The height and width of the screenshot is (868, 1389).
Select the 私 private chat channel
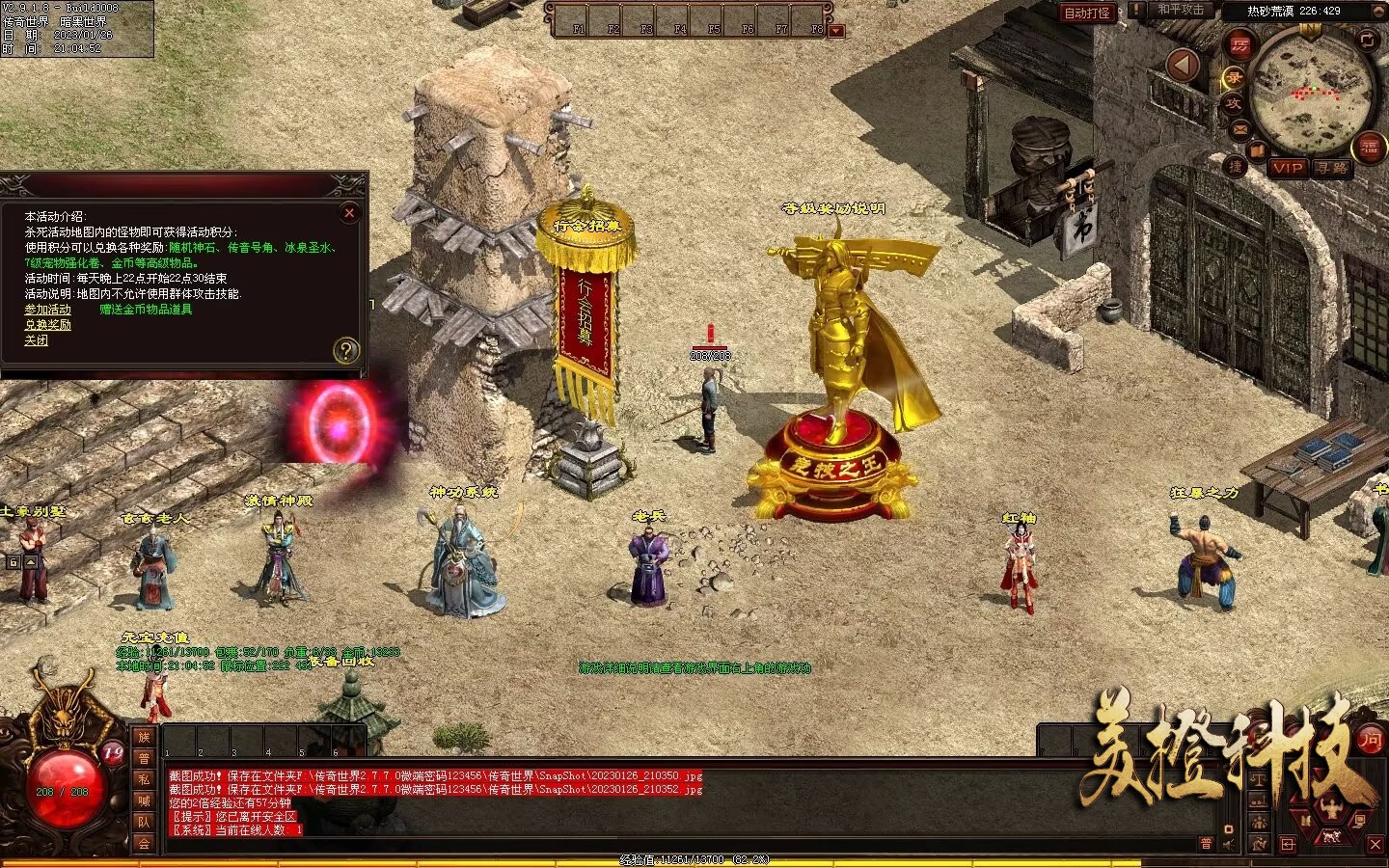[144, 779]
